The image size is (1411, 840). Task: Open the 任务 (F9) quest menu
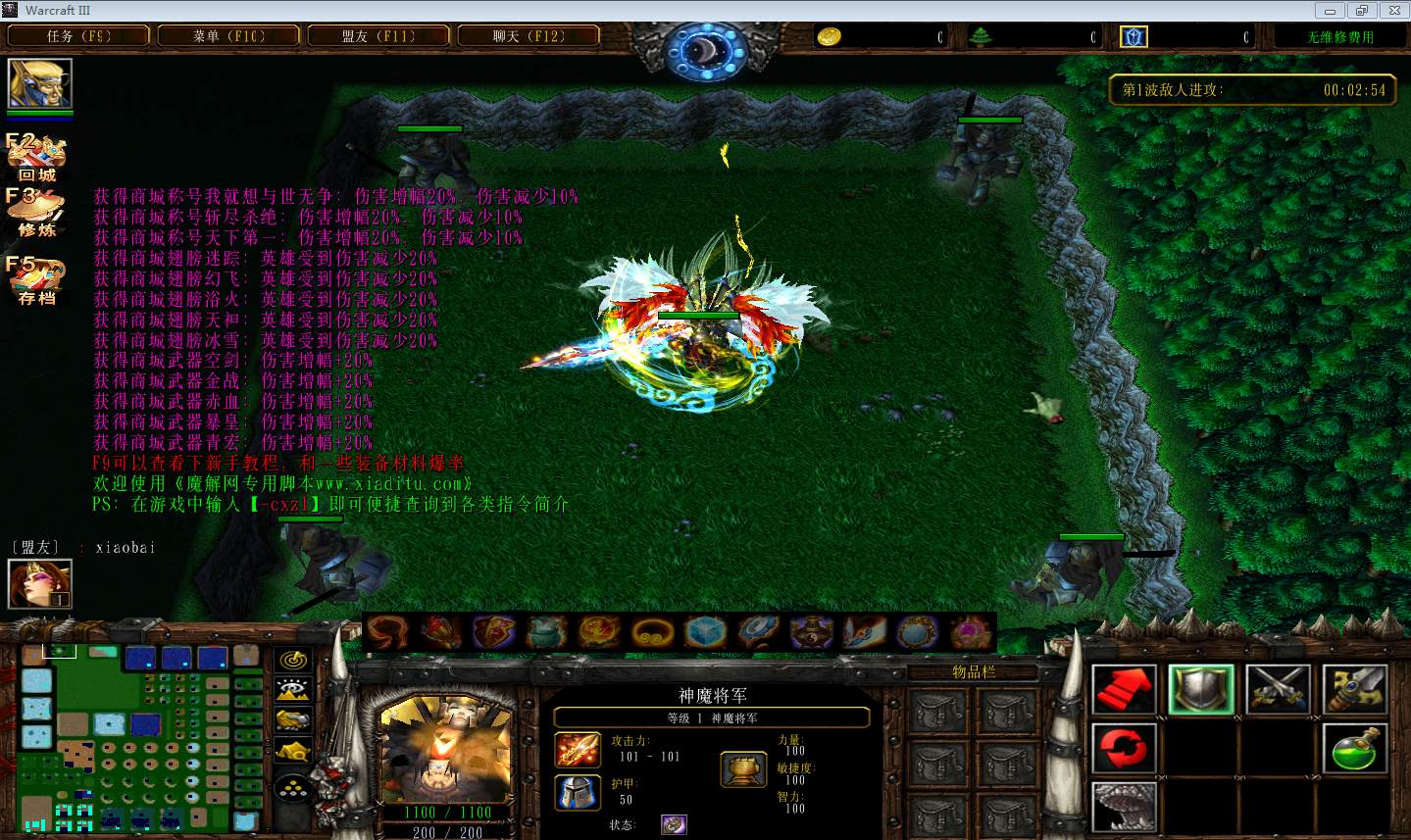(78, 36)
